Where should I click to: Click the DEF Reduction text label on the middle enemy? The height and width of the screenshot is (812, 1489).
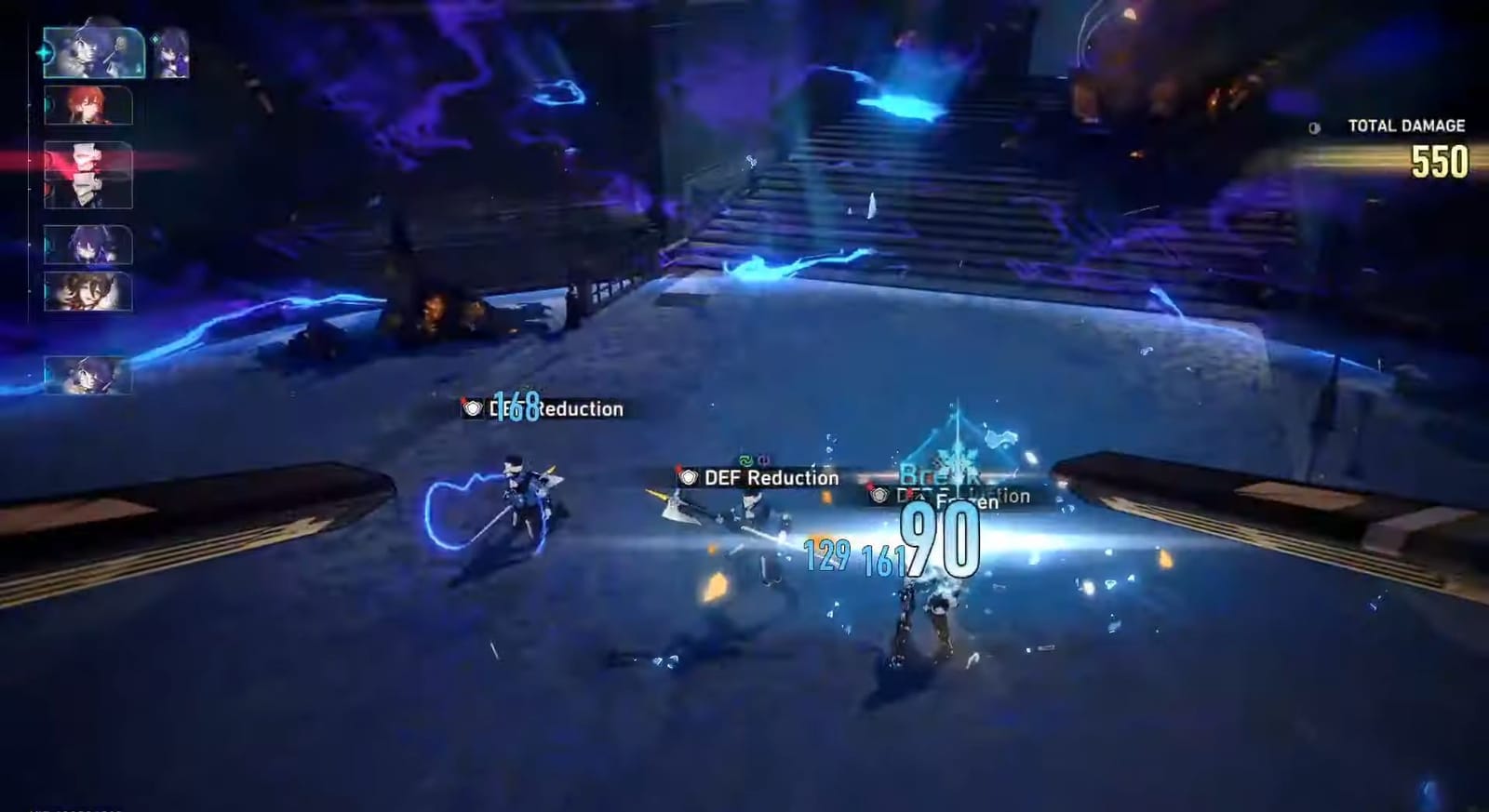coord(770,478)
